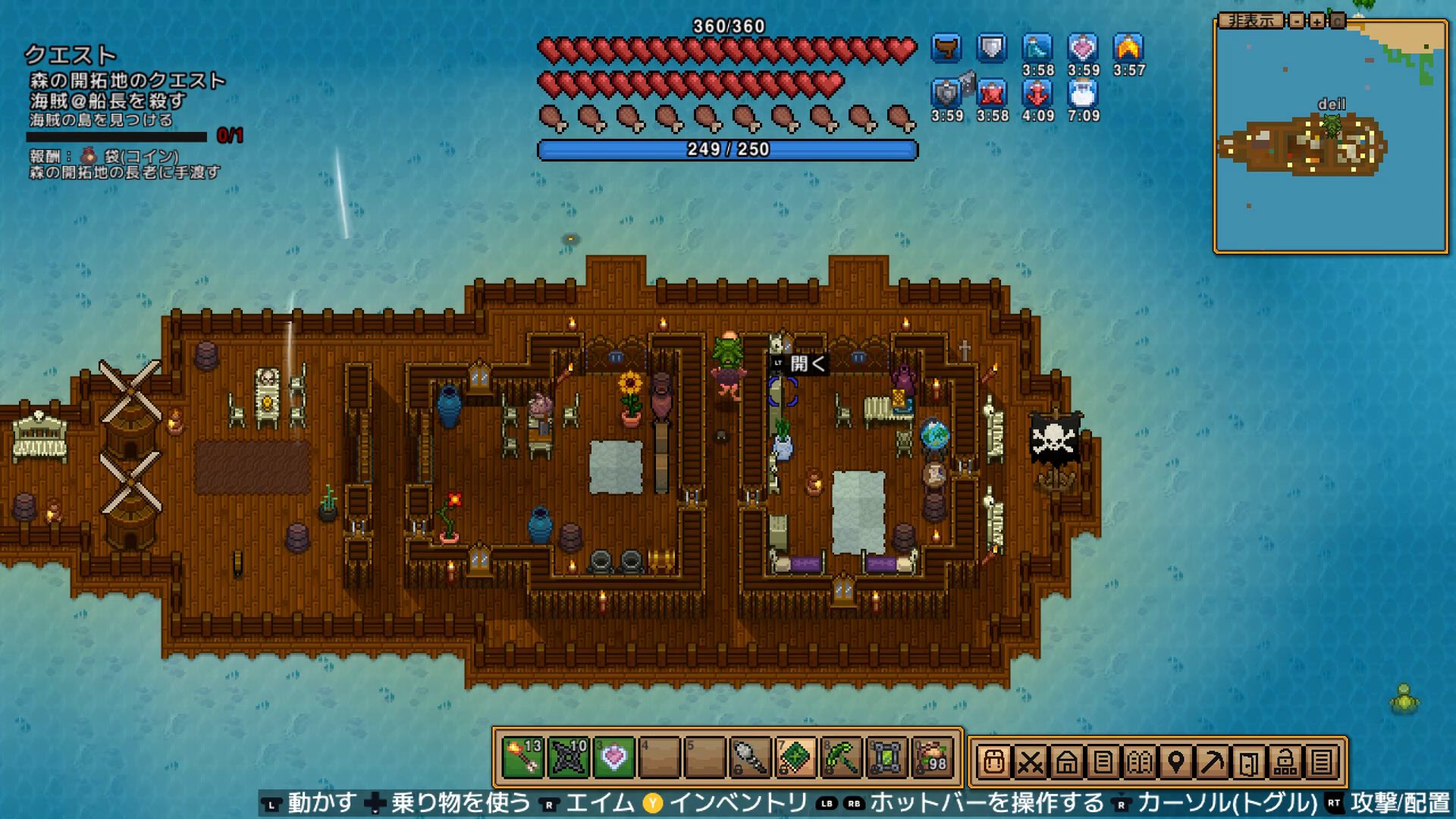This screenshot has width=1456, height=819.
Task: Pick the green spellbook hotbar slot
Action: (795, 758)
